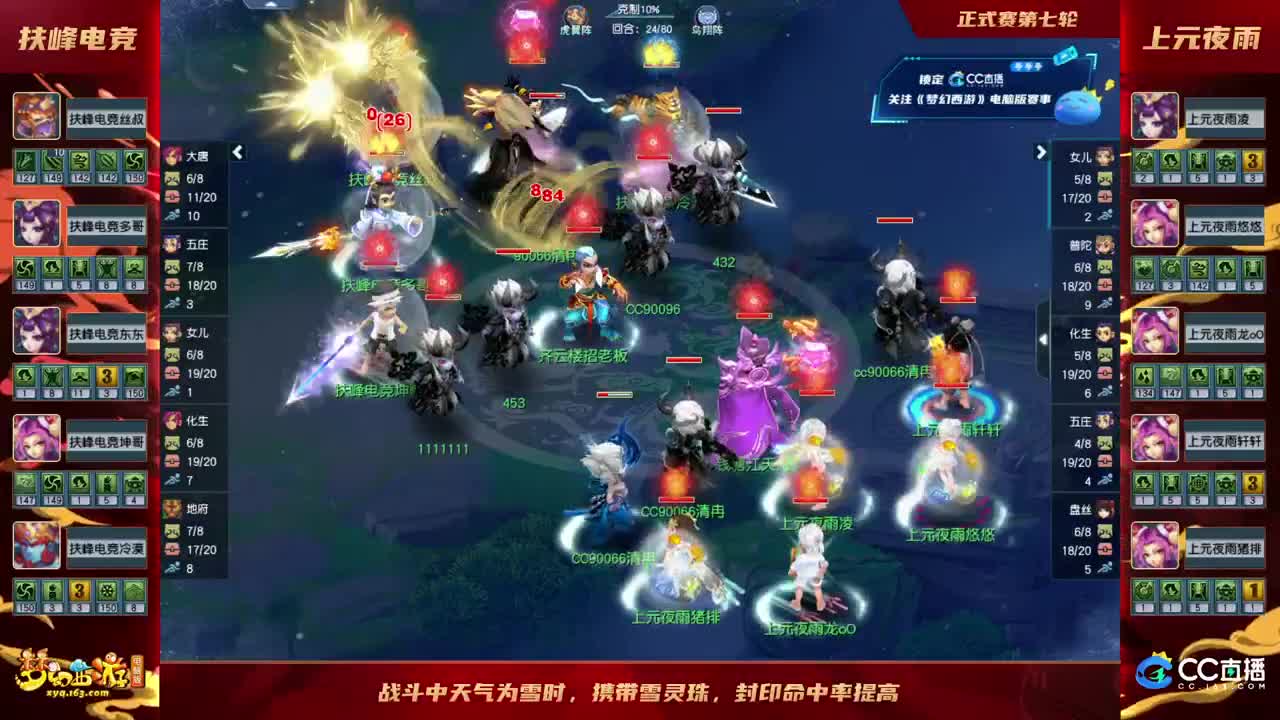Click the 地府 sect icon in left roster

pyautogui.click(x=173, y=510)
